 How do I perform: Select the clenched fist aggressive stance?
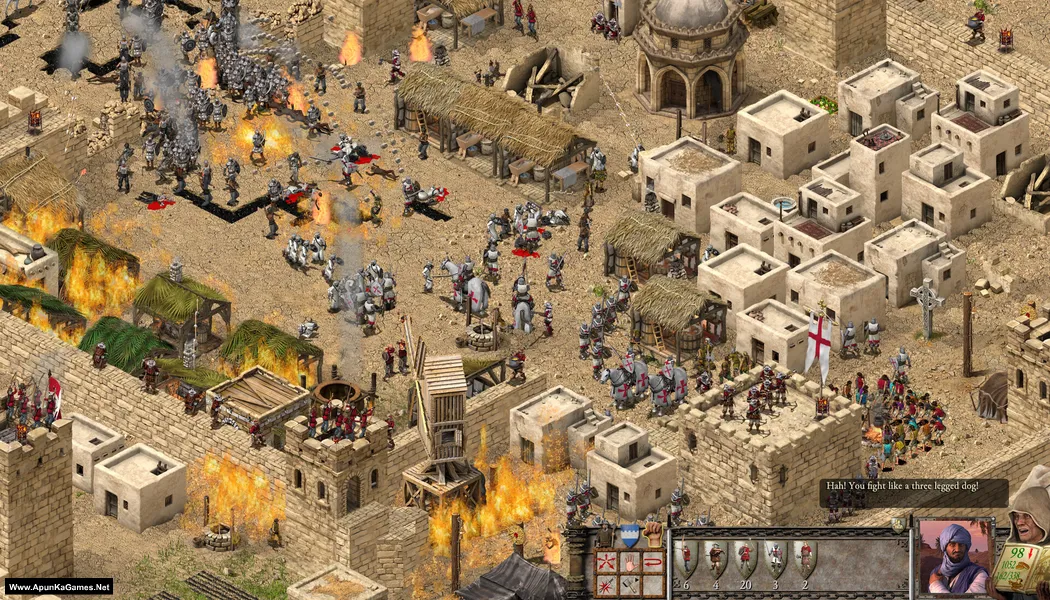[x=652, y=534]
